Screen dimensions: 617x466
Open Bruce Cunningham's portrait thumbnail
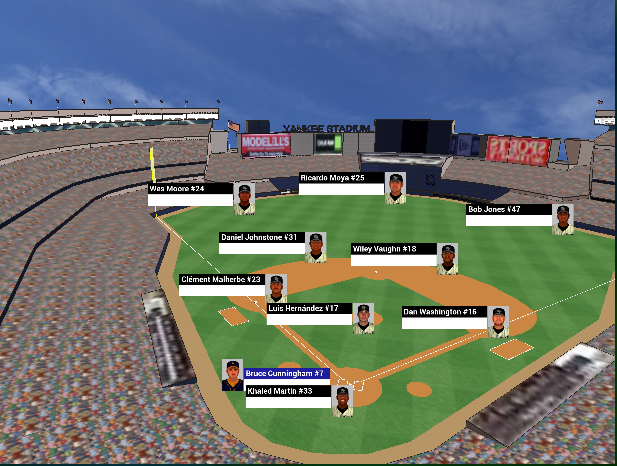click(x=232, y=375)
